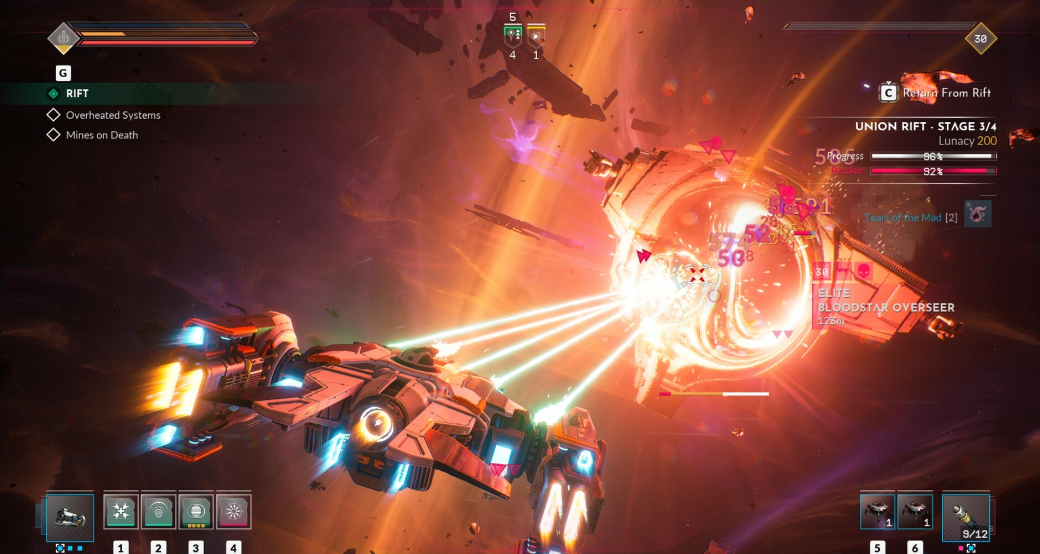The height and width of the screenshot is (554, 1040).
Task: Use the shield pulse ability in slot 2
Action: tap(158, 512)
